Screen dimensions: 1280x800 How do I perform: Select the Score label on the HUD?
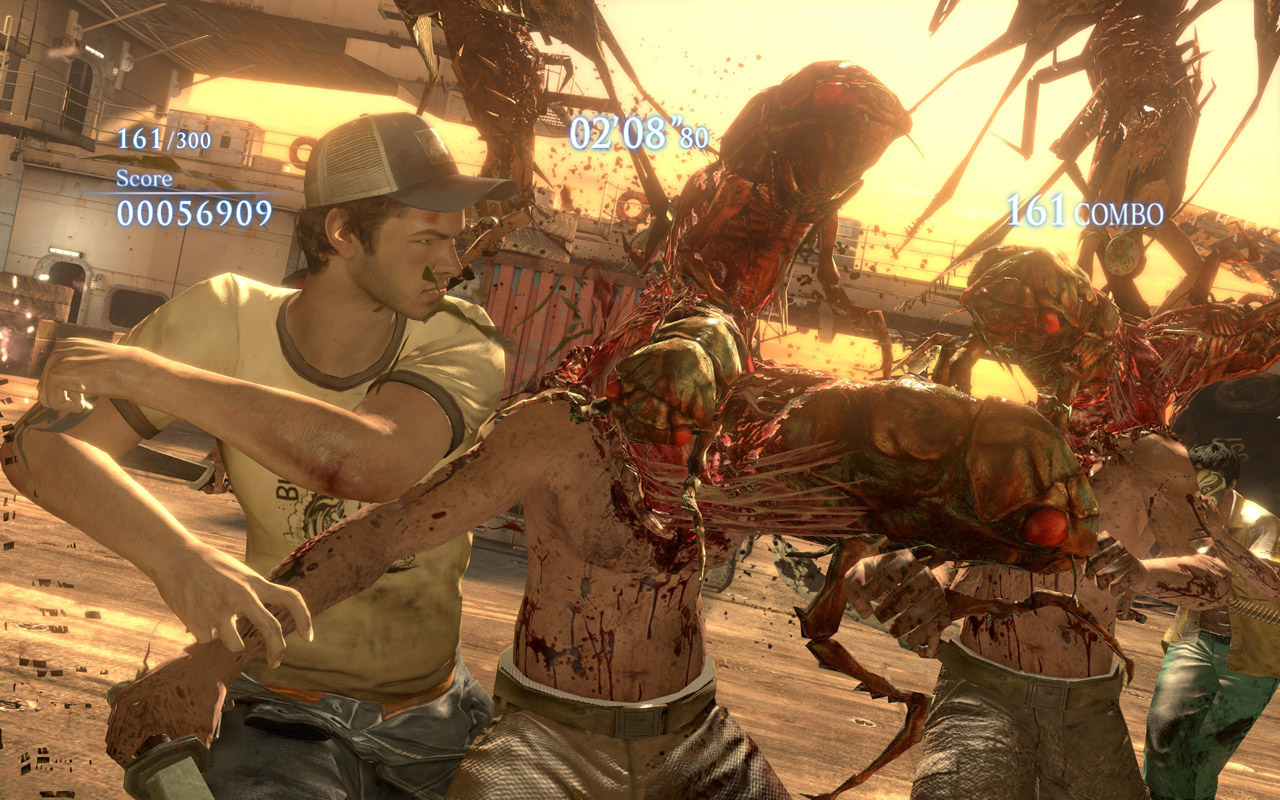click(x=145, y=181)
